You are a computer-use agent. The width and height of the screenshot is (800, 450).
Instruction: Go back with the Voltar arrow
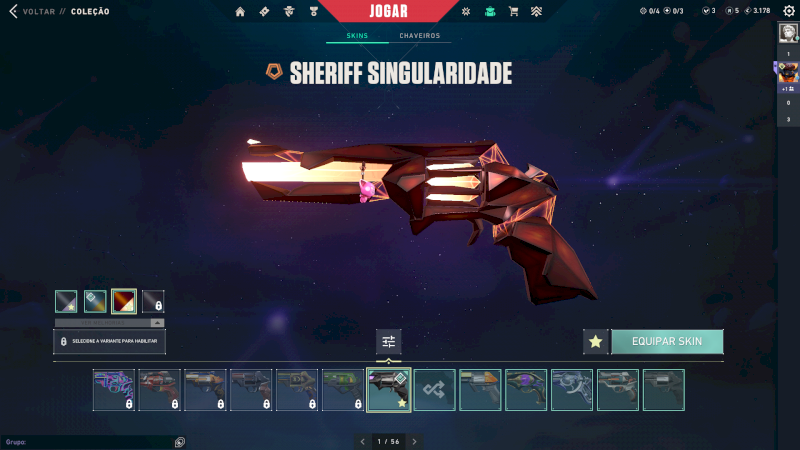point(13,12)
